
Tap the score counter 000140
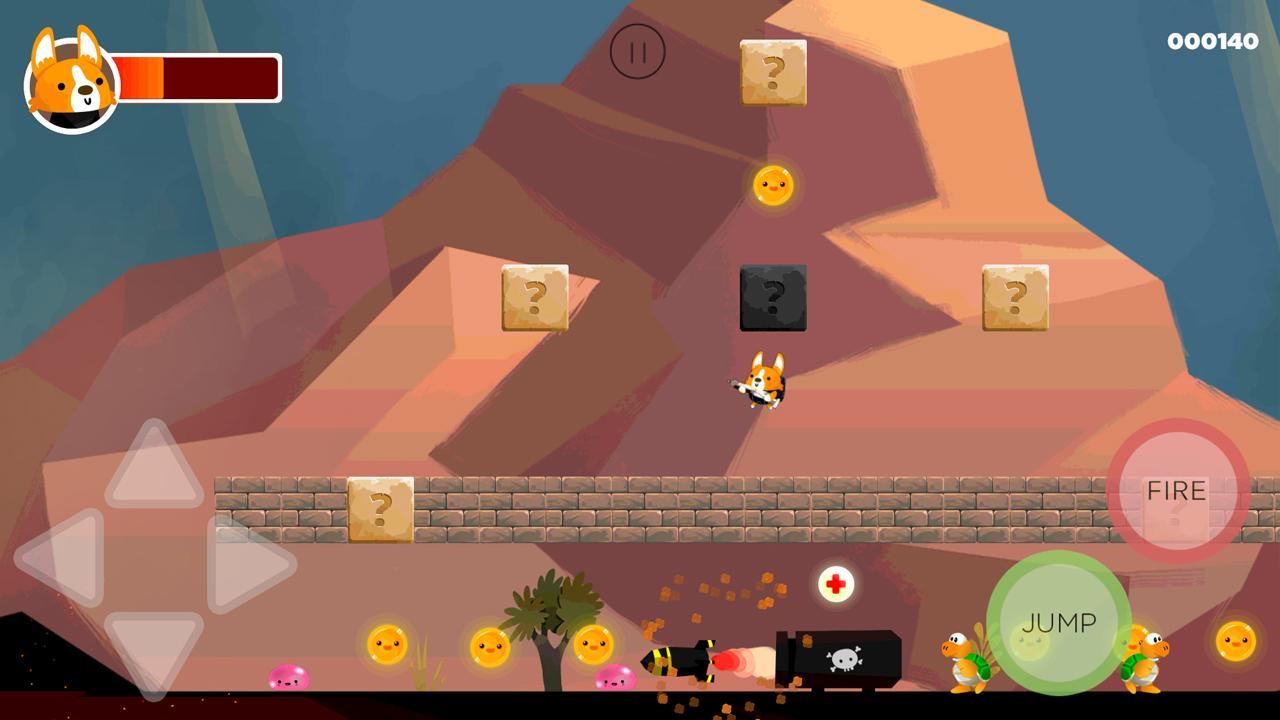tap(1212, 41)
